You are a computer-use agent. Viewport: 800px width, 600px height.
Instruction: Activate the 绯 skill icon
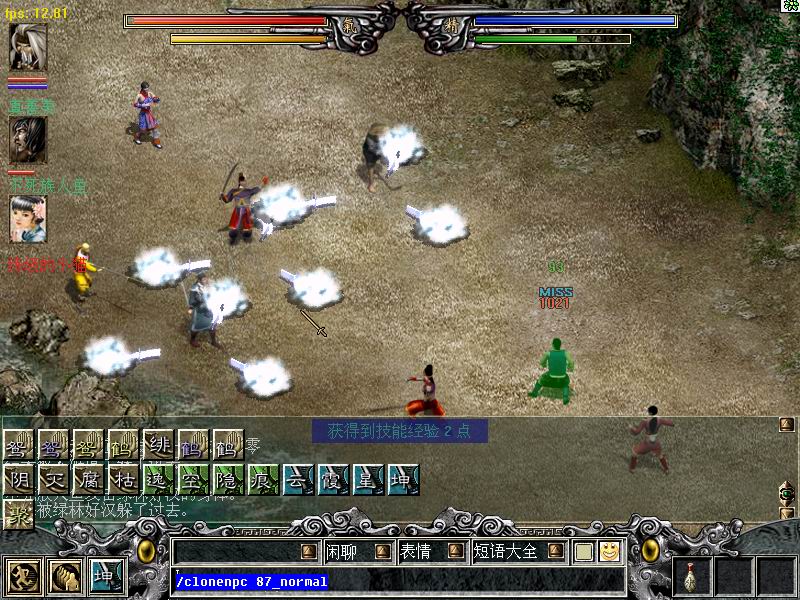157,445
